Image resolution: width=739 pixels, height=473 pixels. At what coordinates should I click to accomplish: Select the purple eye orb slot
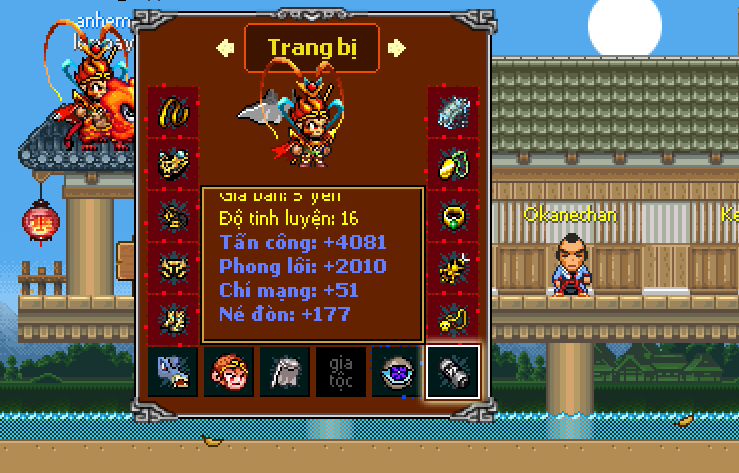tap(397, 373)
